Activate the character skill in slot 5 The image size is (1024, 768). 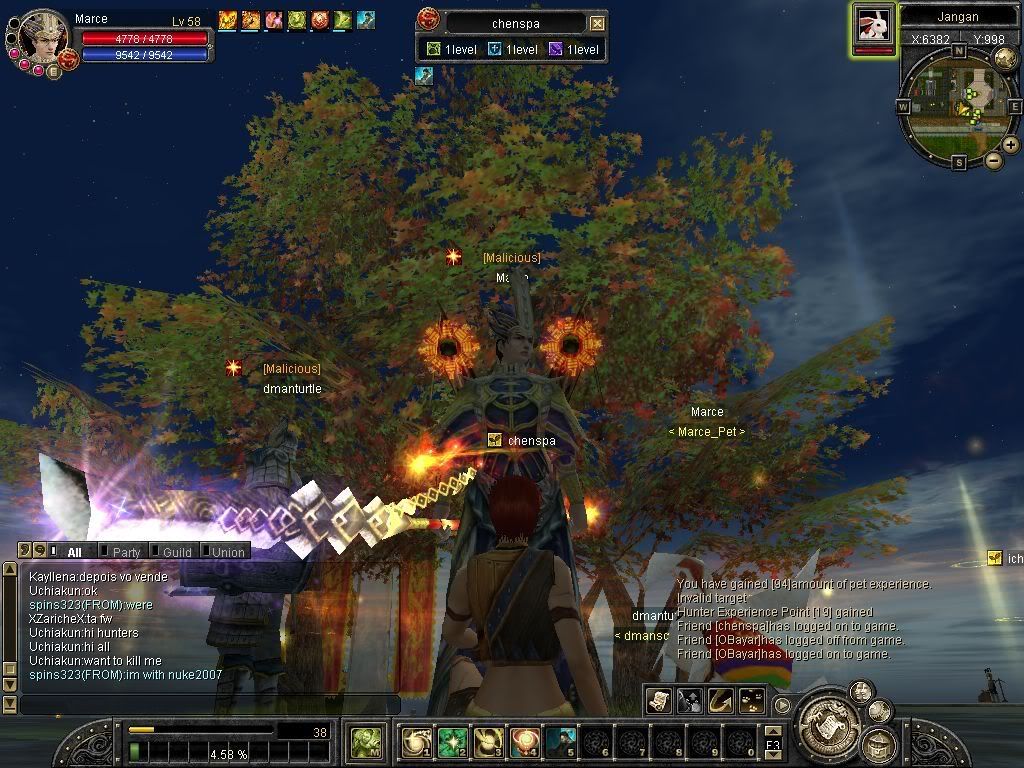click(562, 742)
